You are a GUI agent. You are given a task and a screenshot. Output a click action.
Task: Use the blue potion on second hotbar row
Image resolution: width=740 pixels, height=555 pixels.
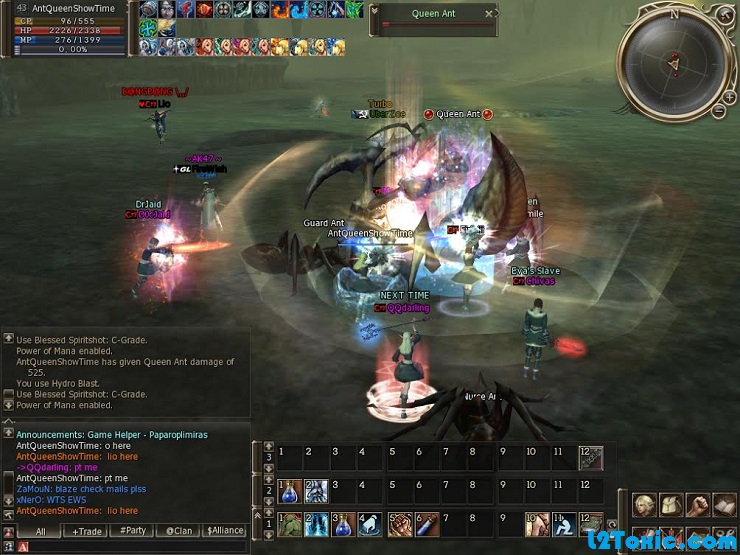289,491
